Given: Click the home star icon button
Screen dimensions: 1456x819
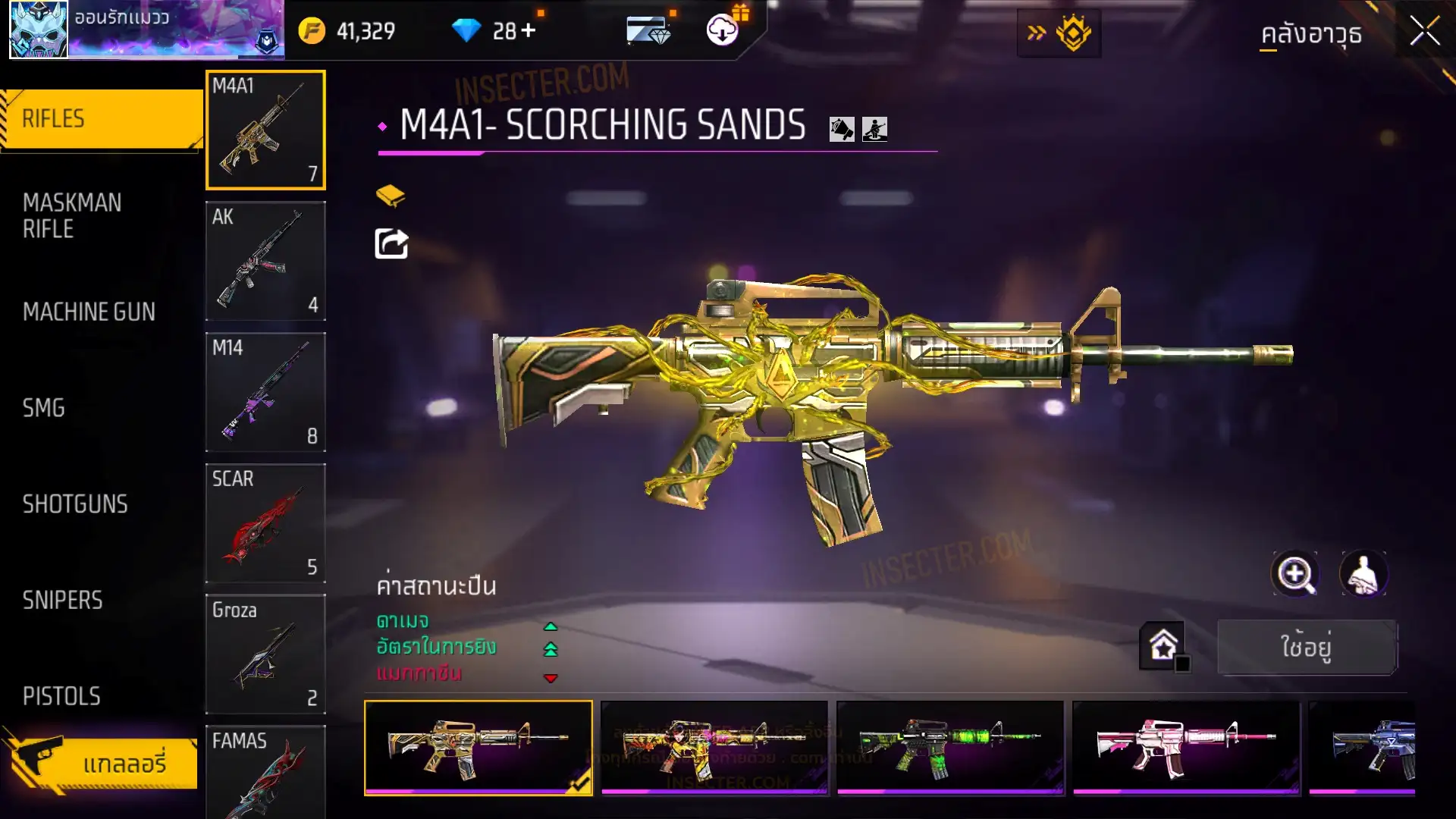Looking at the screenshot, I should click(x=1163, y=646).
